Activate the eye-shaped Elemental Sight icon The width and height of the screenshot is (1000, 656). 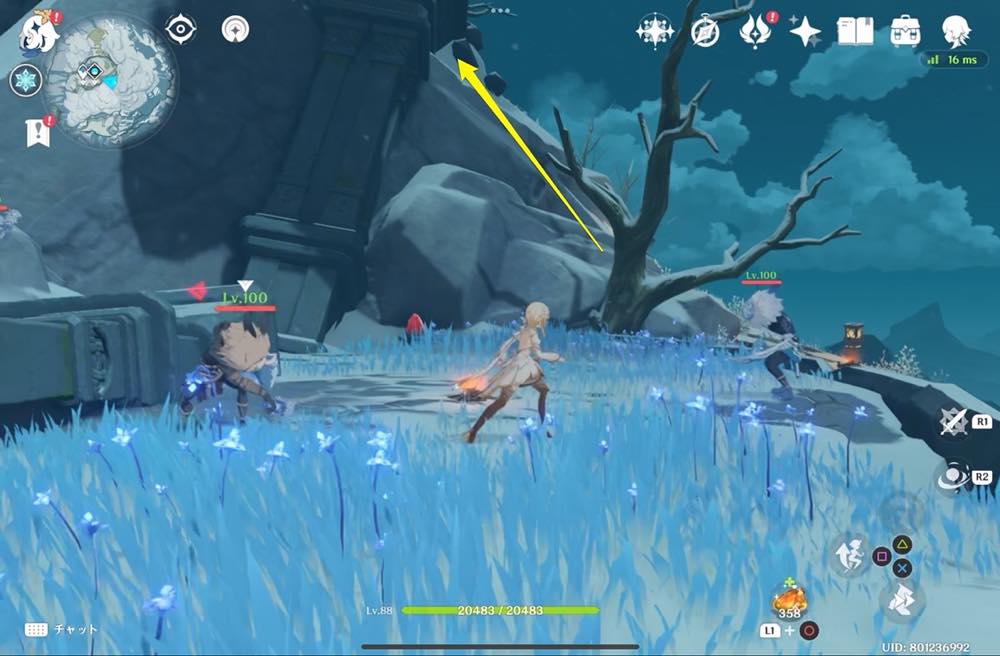pos(180,29)
